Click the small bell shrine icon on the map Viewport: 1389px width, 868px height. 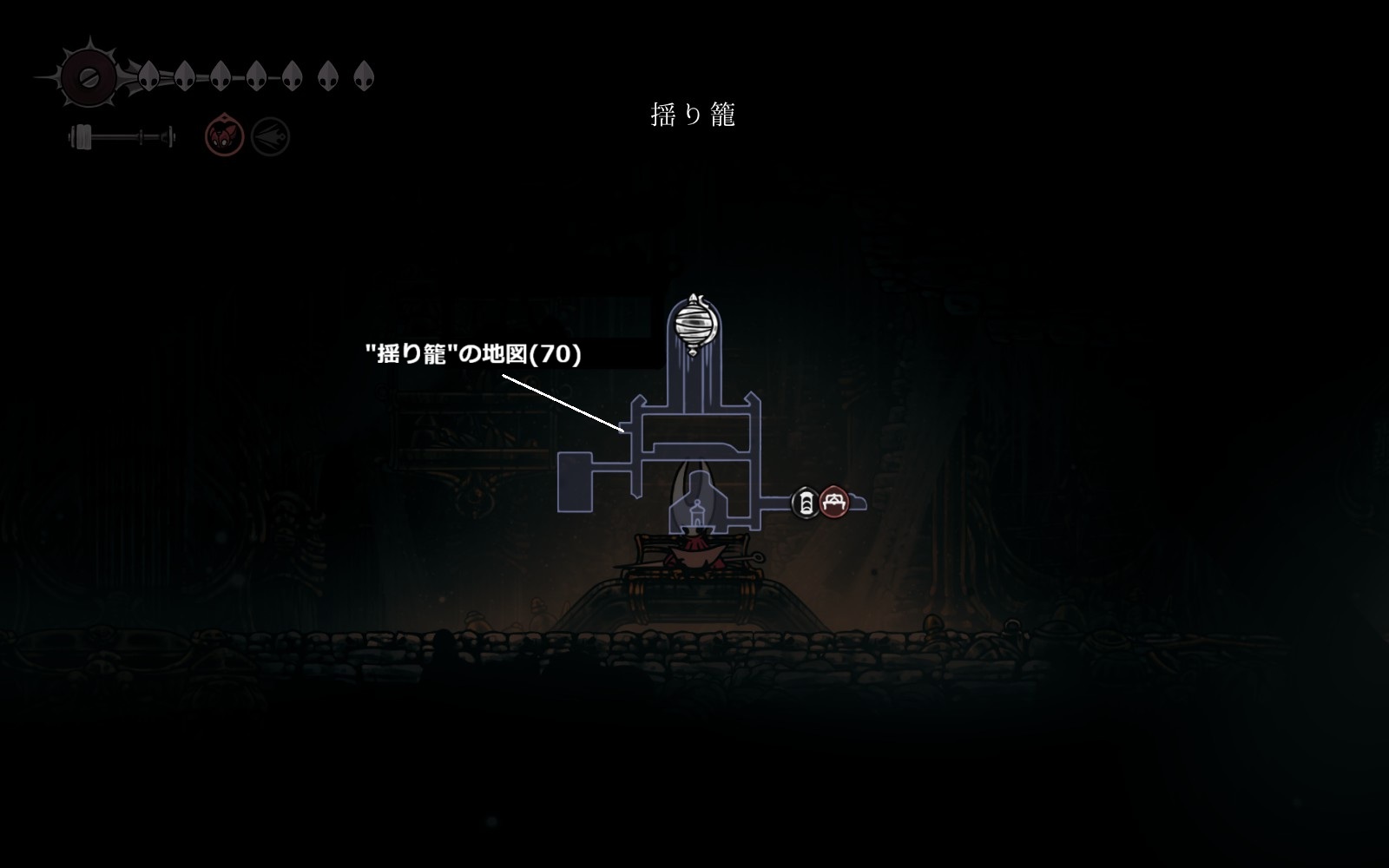(x=694, y=516)
